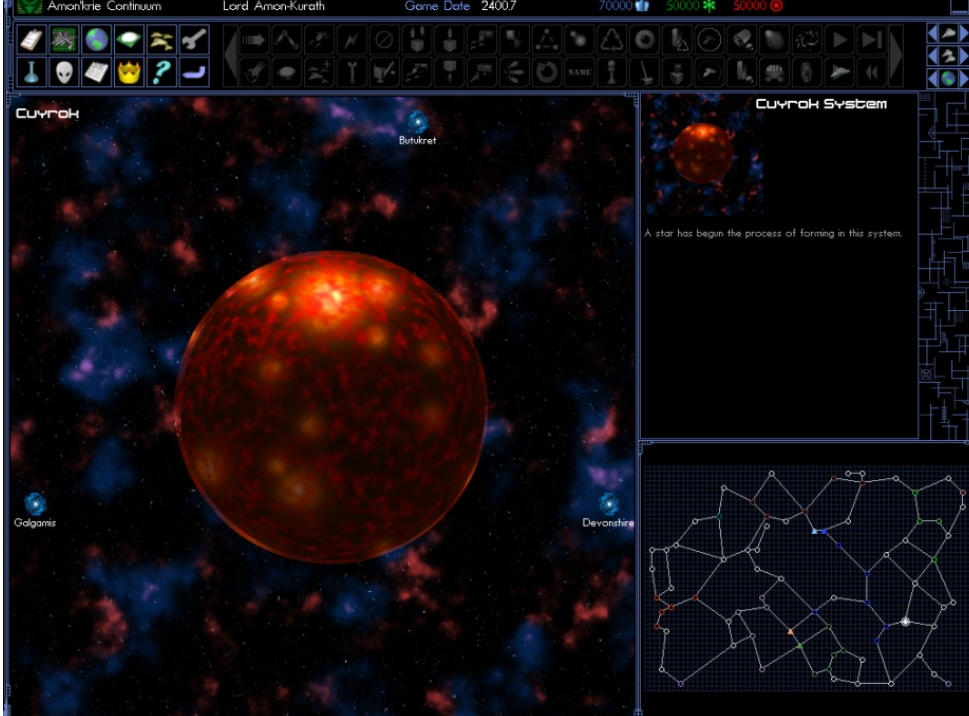The height and width of the screenshot is (716, 969).
Task: End the turn with the blue arrow icon
Action: point(194,72)
